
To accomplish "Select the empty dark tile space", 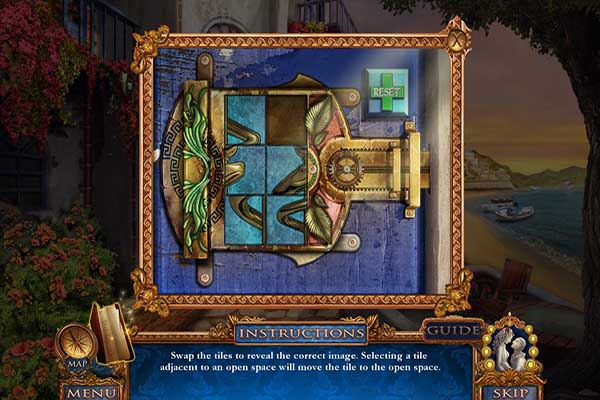I will pos(287,120).
